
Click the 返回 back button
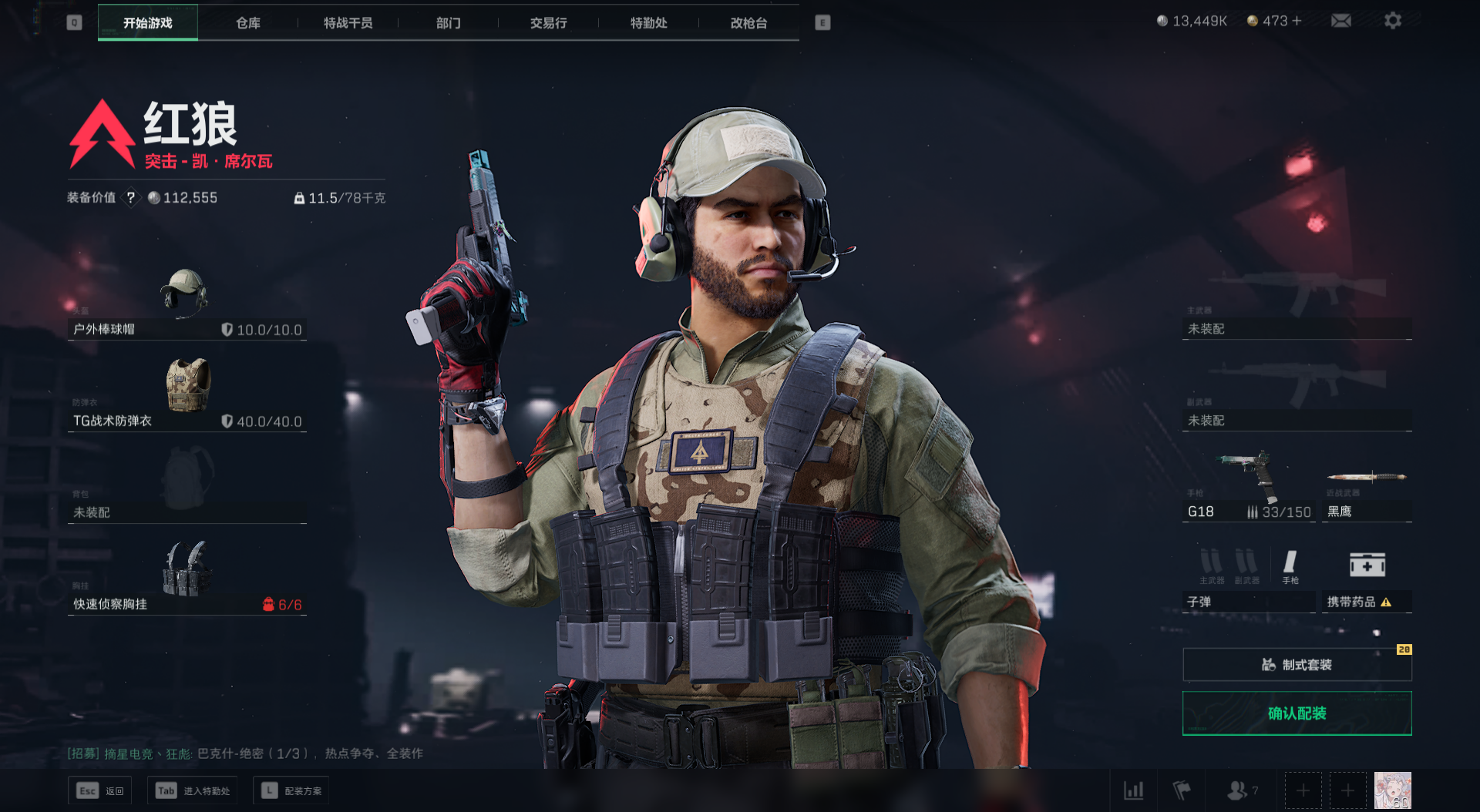pyautogui.click(x=100, y=791)
